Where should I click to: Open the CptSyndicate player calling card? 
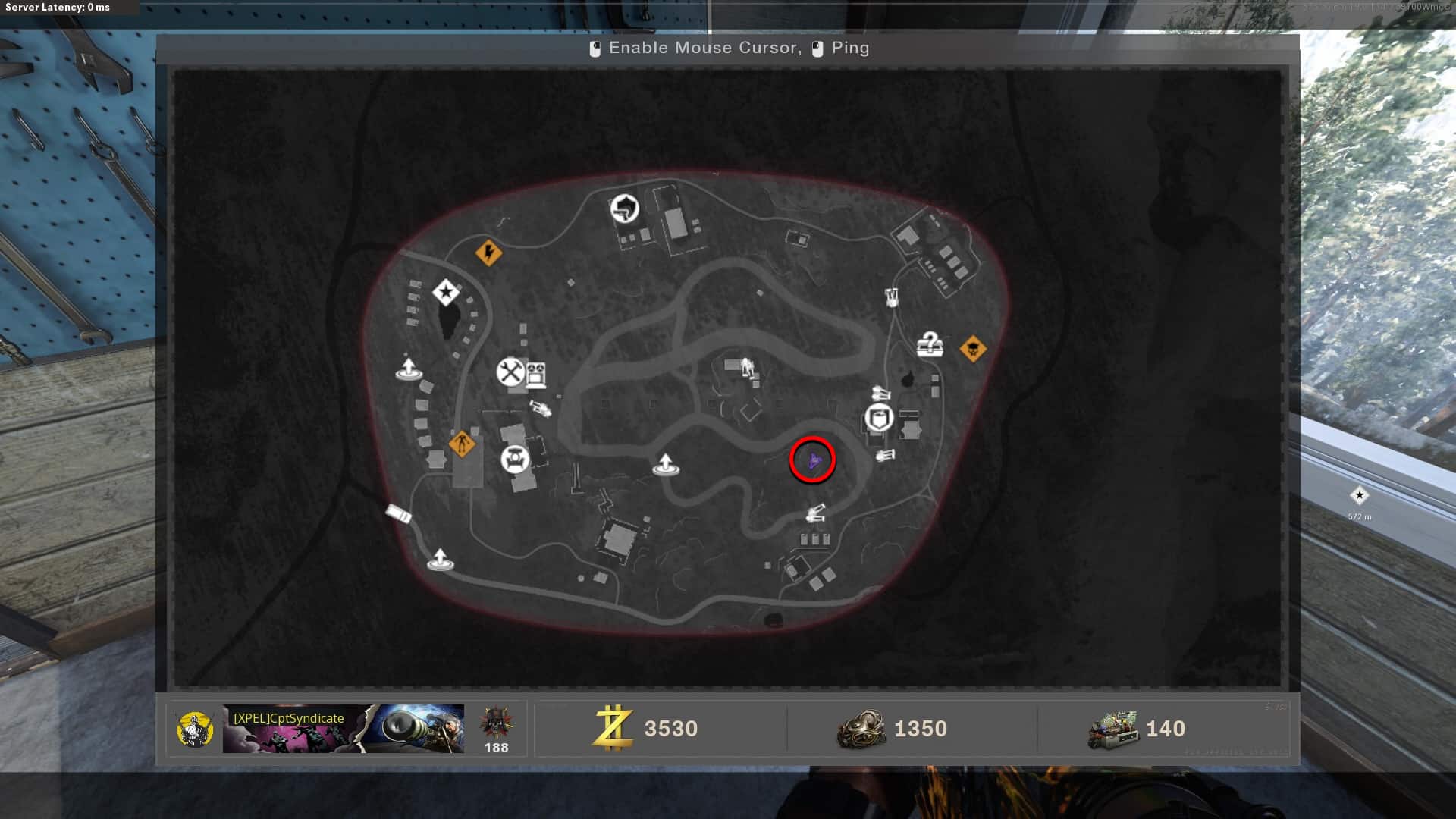click(x=343, y=729)
